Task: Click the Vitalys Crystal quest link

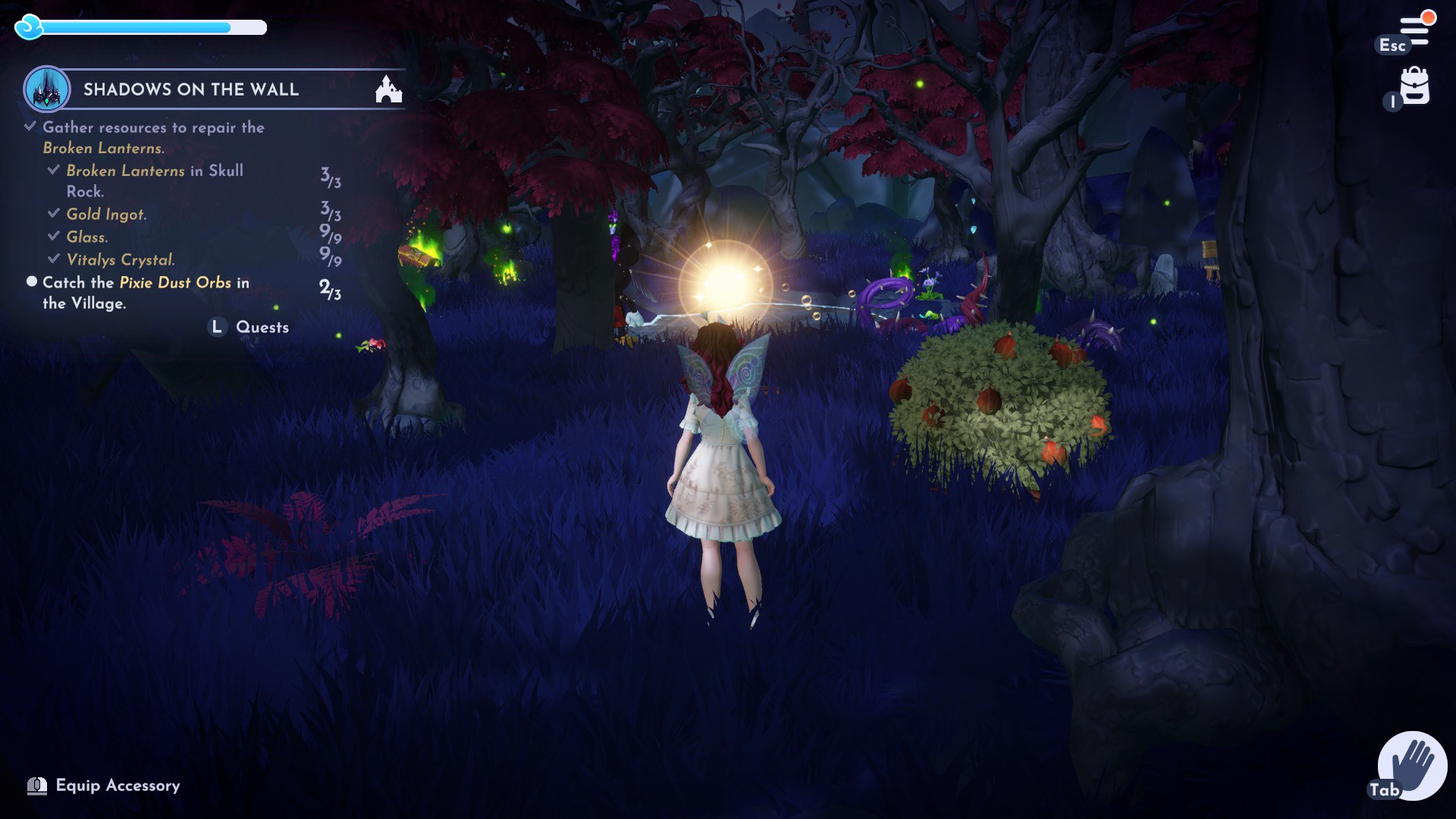Action: pos(119,259)
